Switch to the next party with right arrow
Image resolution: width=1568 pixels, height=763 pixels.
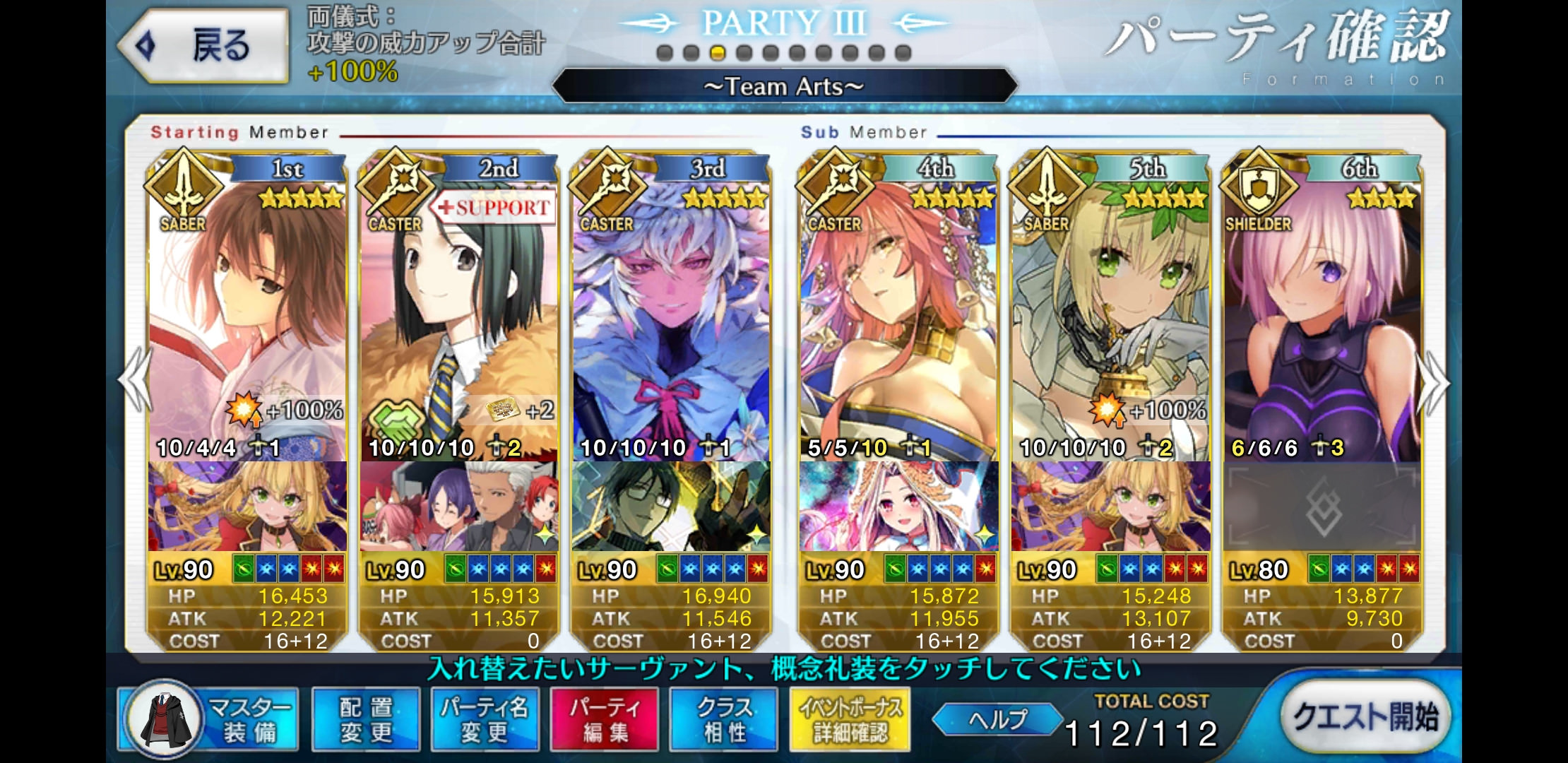coord(1435,381)
